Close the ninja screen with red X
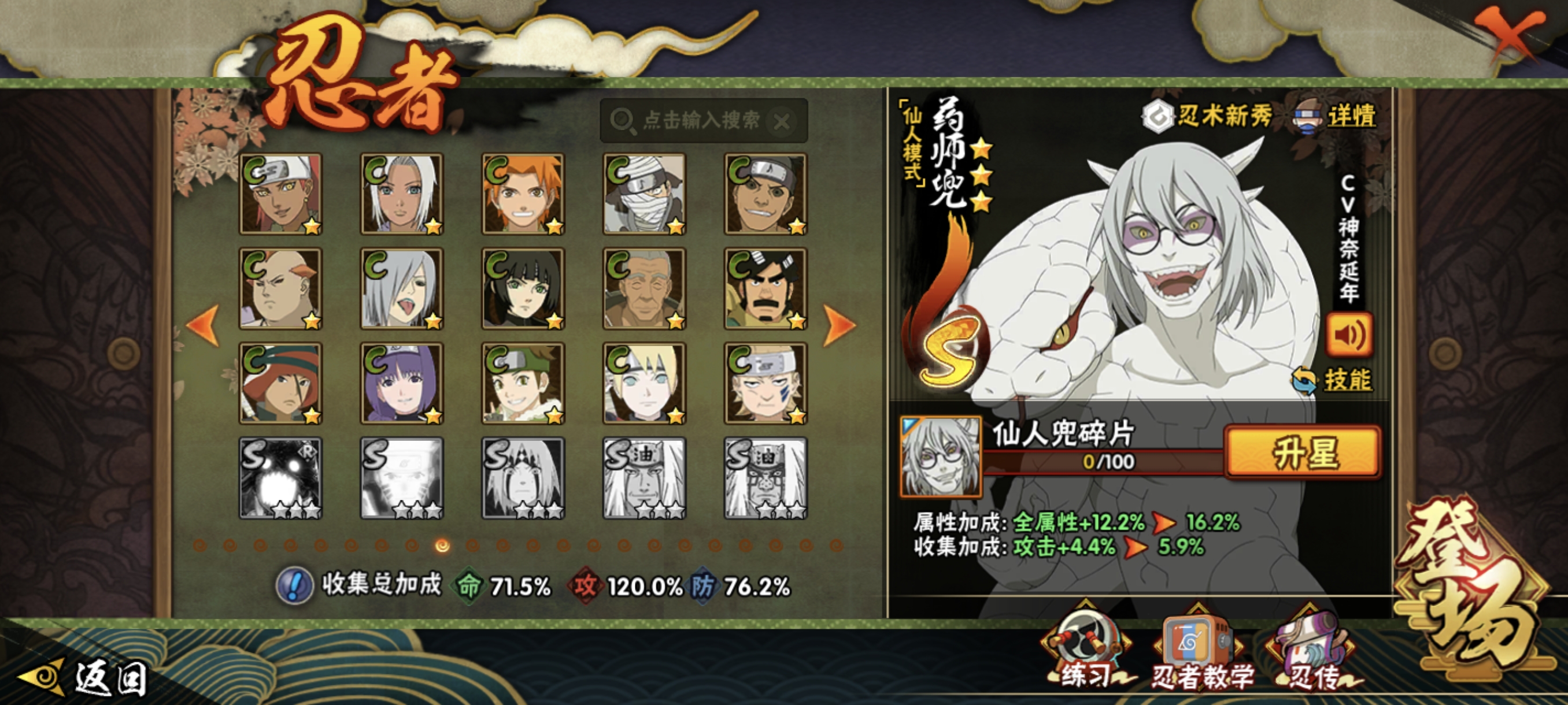Screen dimensions: 1568x705 pos(1508,35)
